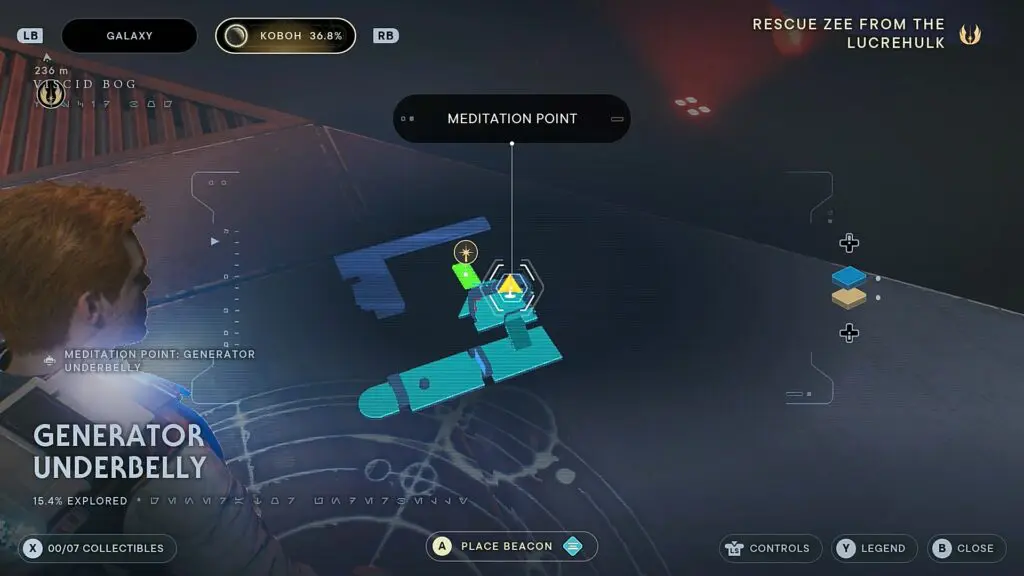
Task: Choose the blue upper floor layer
Action: click(848, 277)
